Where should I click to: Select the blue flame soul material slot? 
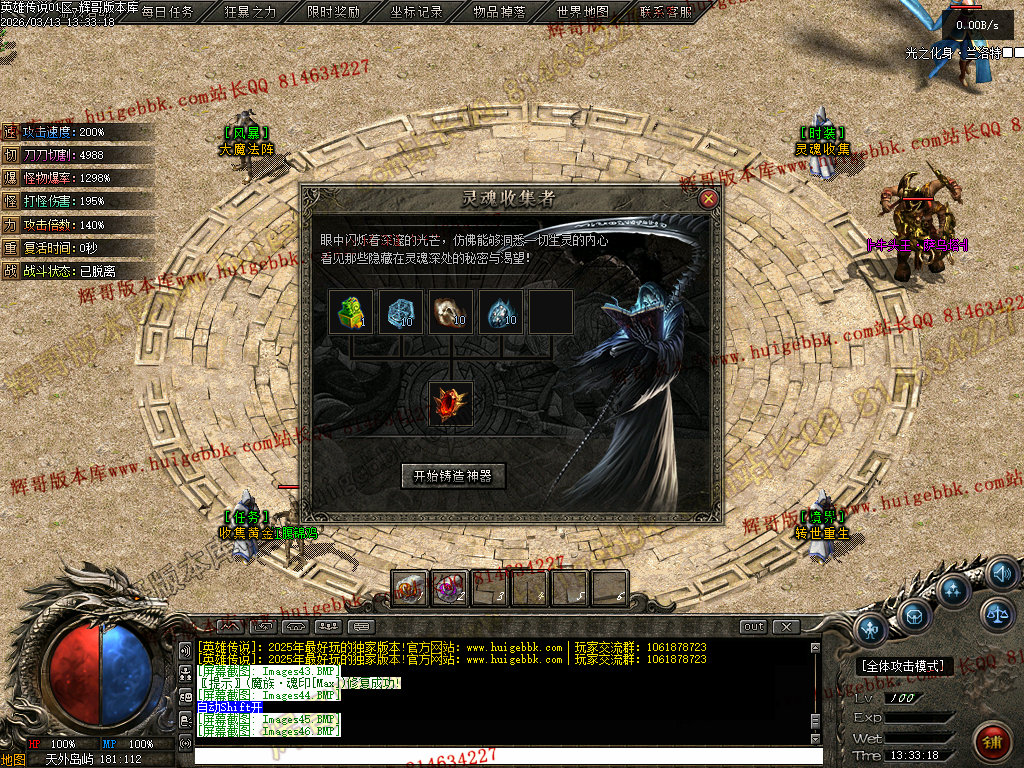[x=501, y=312]
